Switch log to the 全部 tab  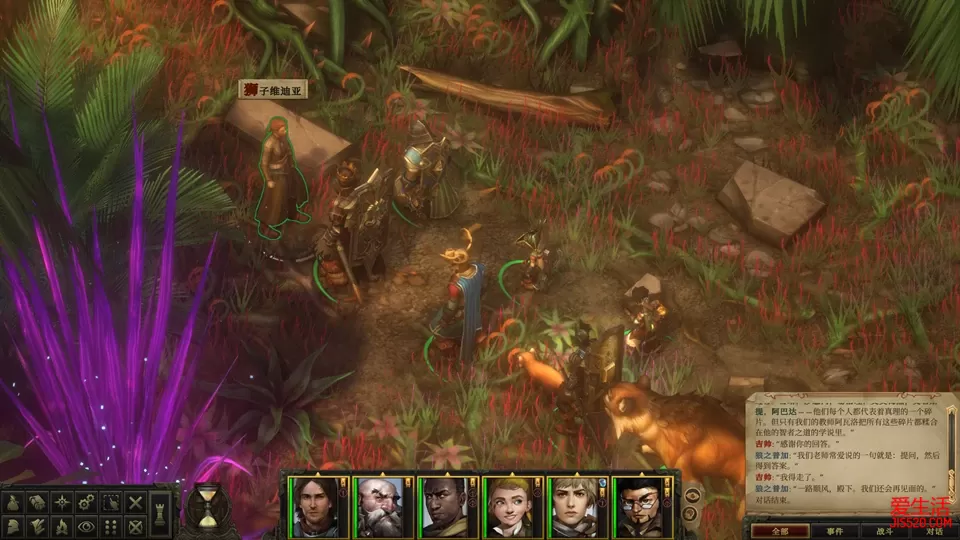click(779, 531)
